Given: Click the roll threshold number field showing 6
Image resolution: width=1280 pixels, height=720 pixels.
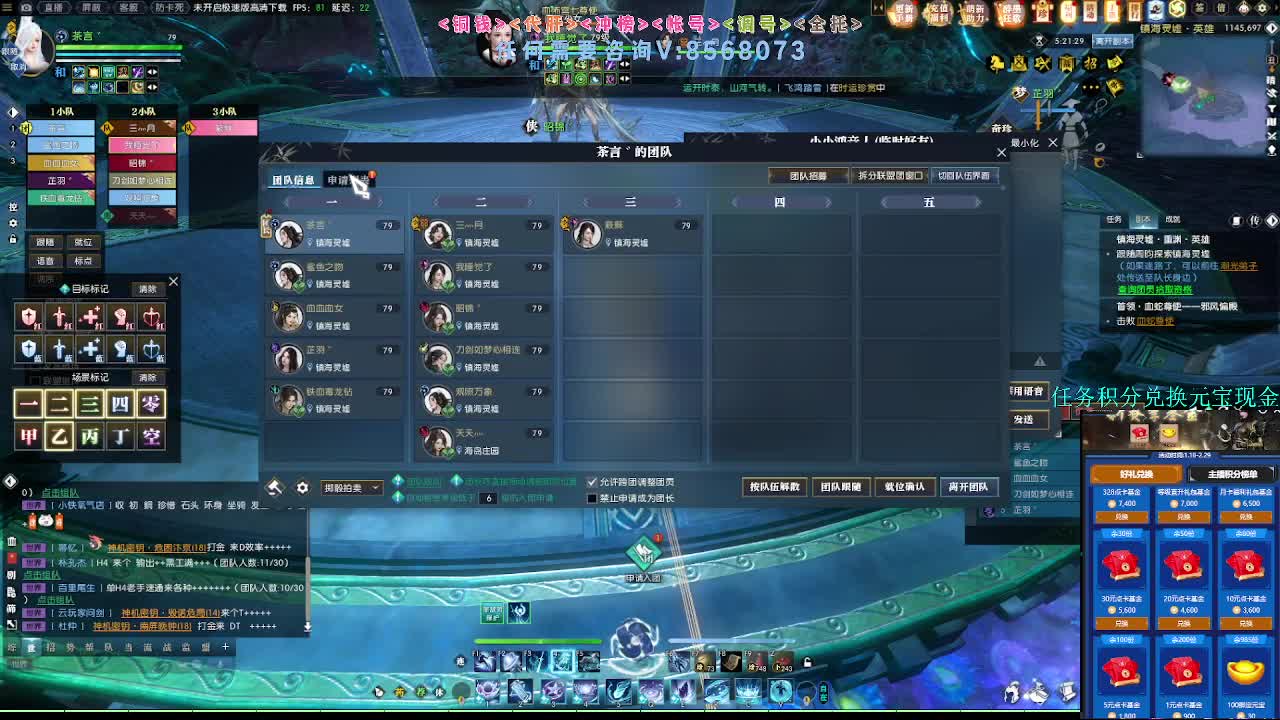Looking at the screenshot, I should click(487, 497).
